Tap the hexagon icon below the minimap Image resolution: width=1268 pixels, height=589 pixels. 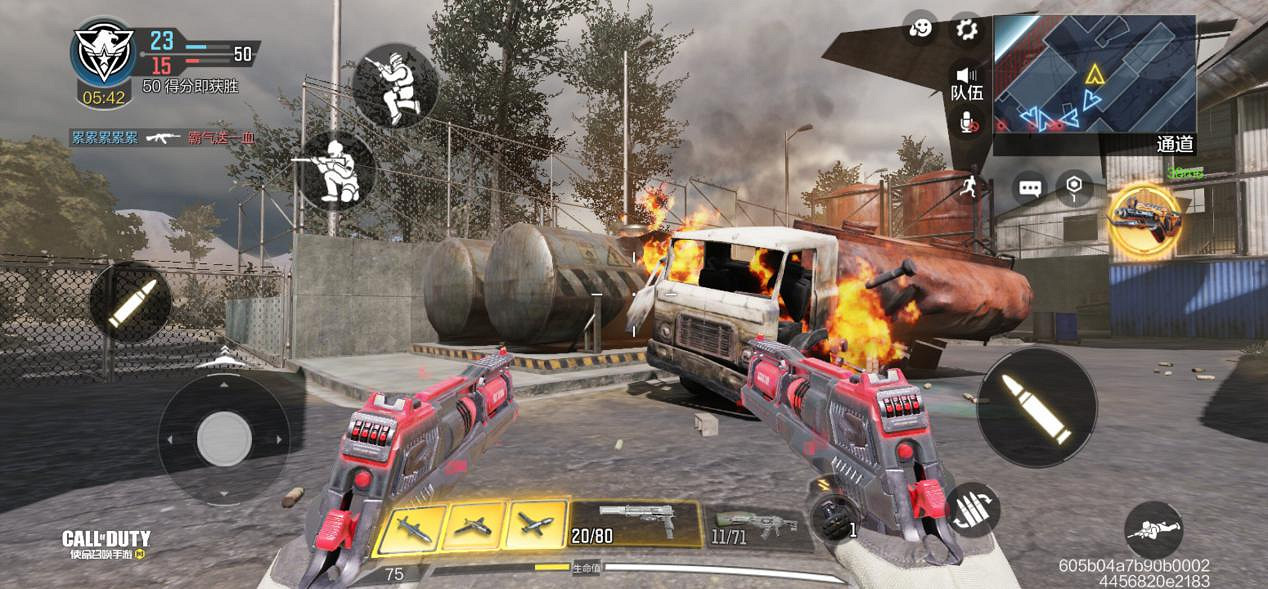[1074, 187]
